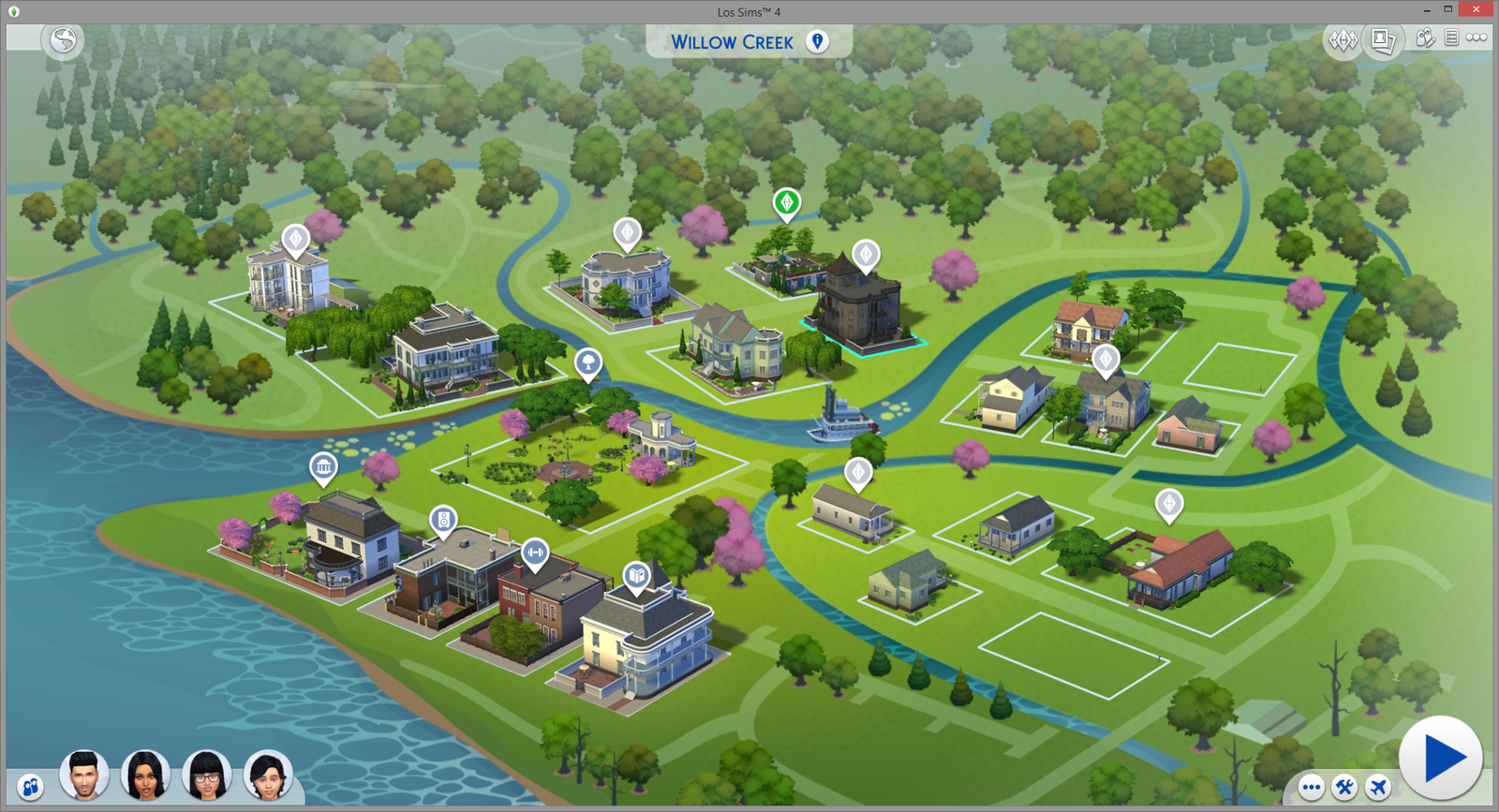Screen dimensions: 1499x812
Task: Open the build mode tools button
Action: [x=1344, y=787]
